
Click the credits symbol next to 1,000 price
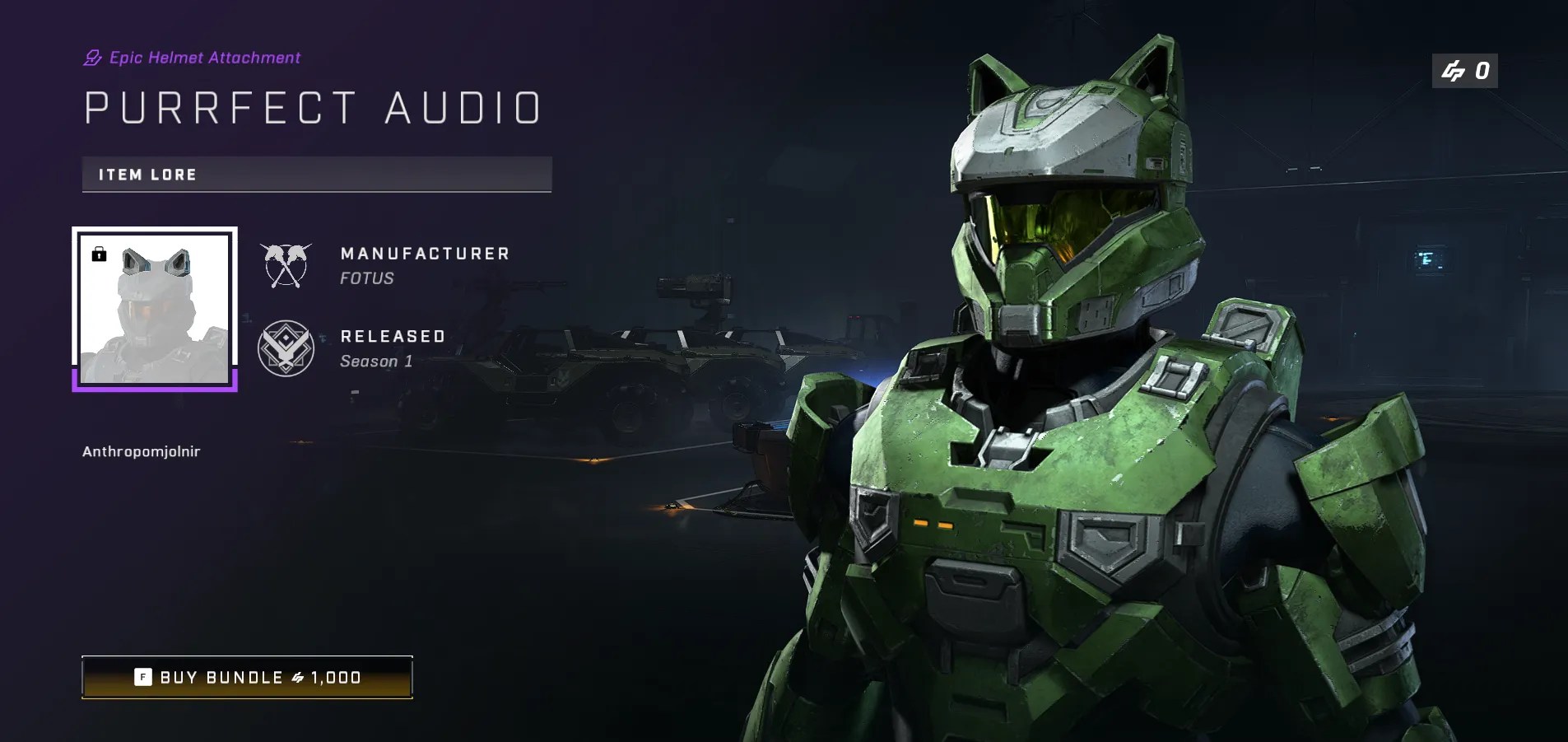pos(298,677)
